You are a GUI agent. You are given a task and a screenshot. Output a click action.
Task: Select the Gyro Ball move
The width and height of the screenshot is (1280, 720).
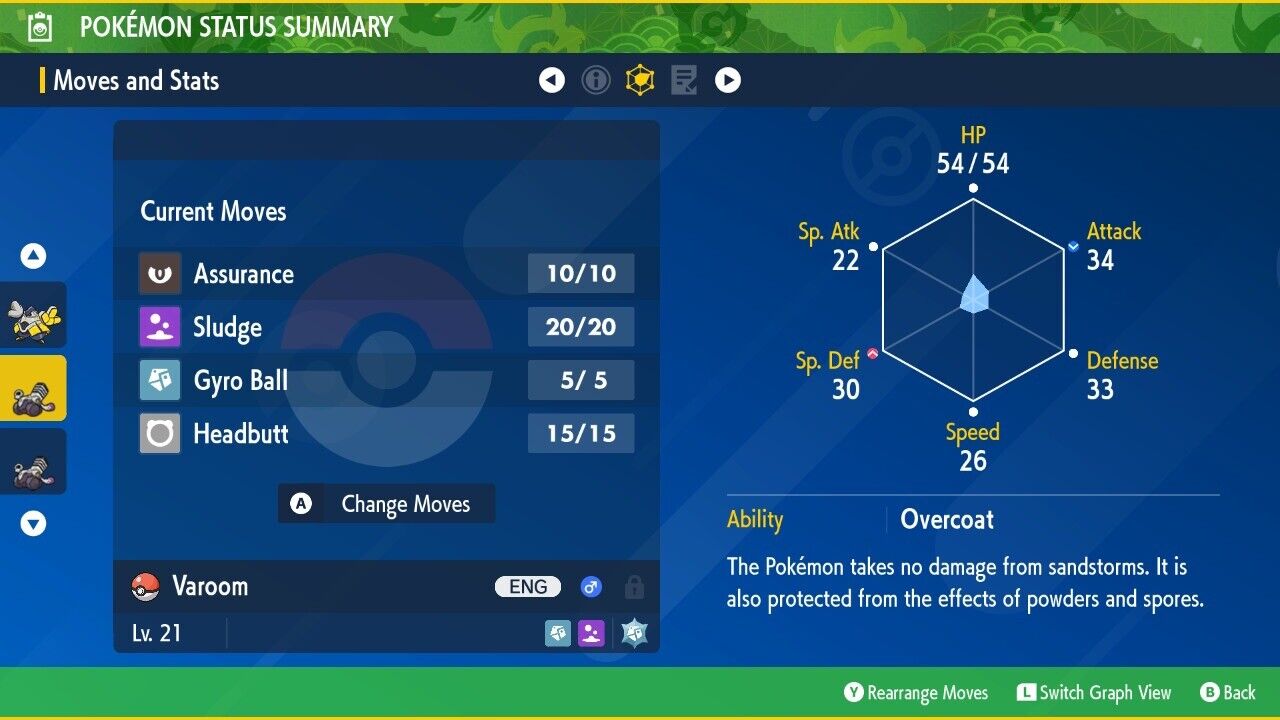click(386, 380)
